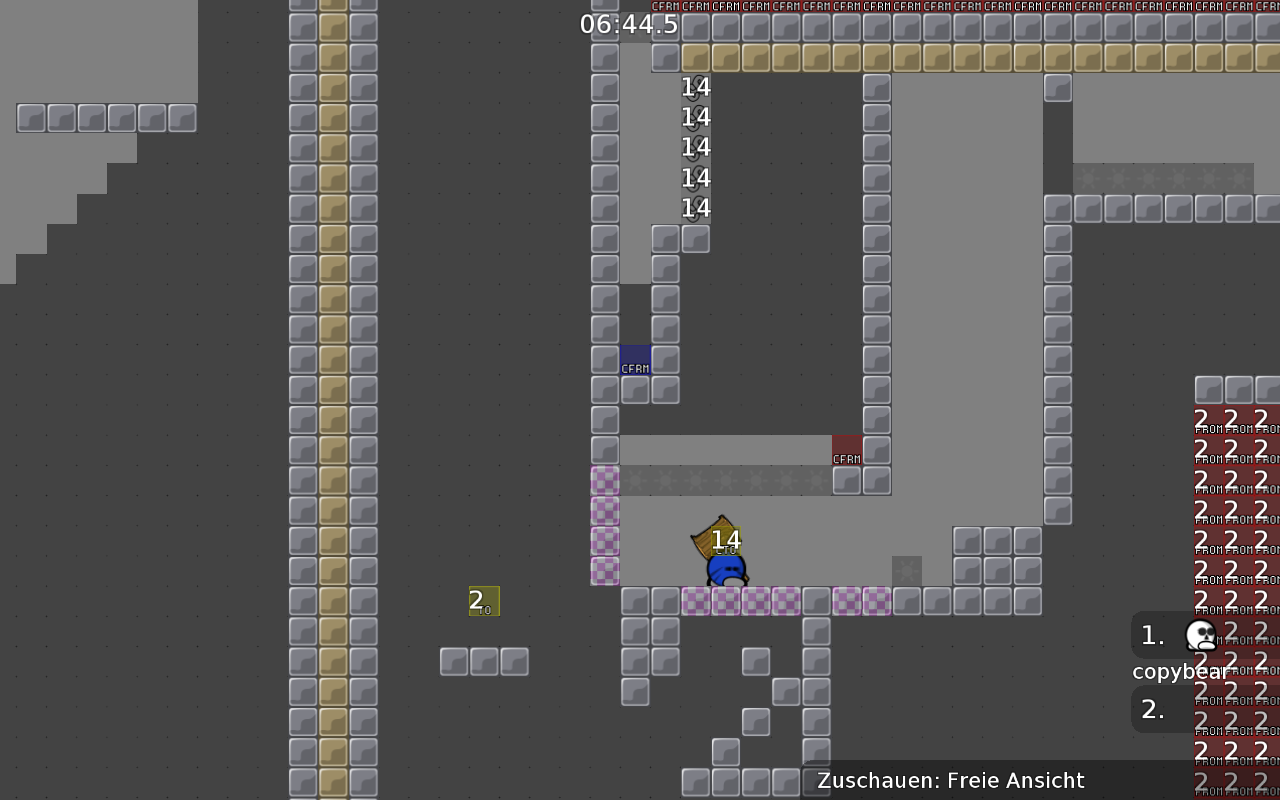The width and height of the screenshot is (1280, 800).
Task: Click the tan platform row near the top
Action: pos(900,57)
